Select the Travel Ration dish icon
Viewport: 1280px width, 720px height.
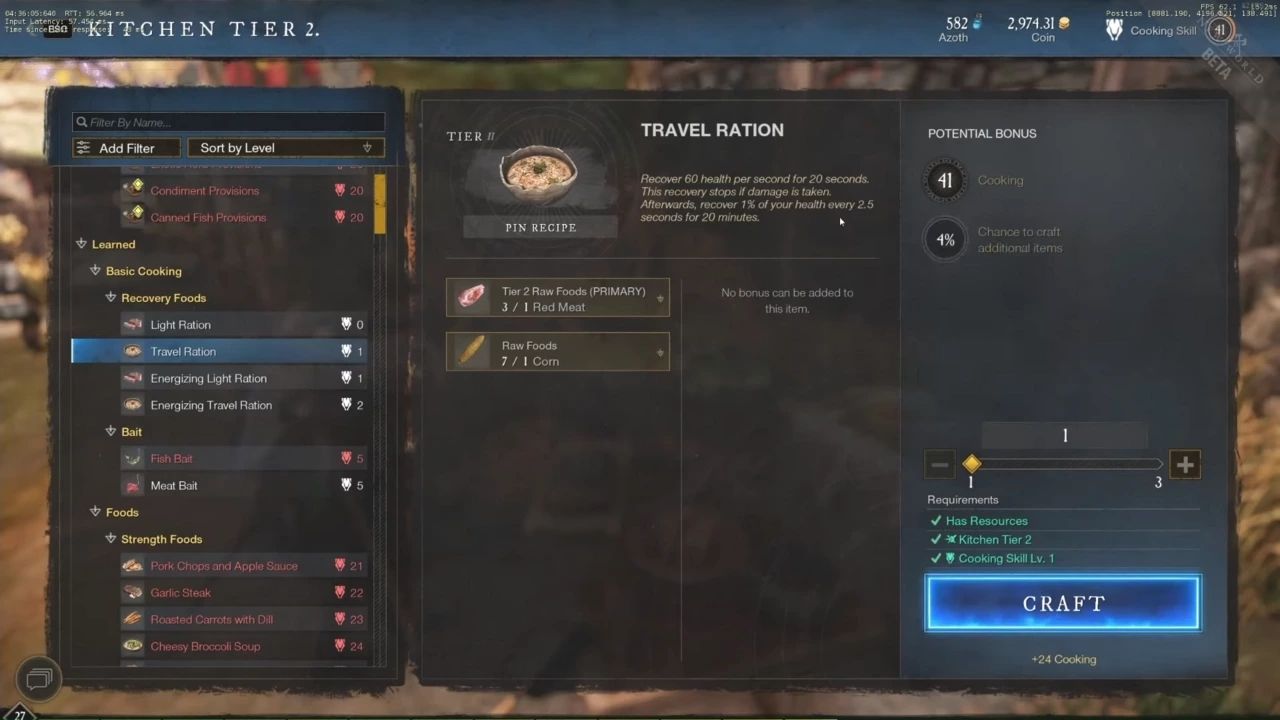click(133, 351)
